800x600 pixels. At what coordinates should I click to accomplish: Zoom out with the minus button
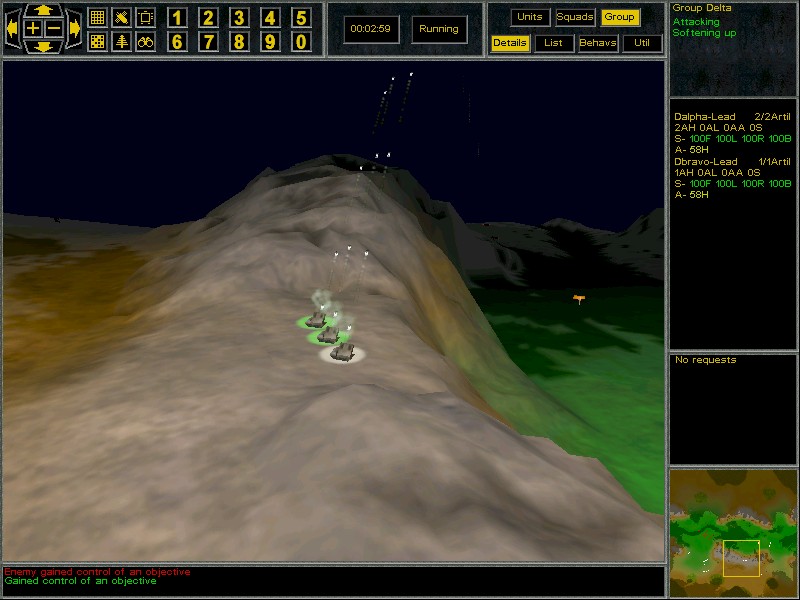tap(54, 29)
